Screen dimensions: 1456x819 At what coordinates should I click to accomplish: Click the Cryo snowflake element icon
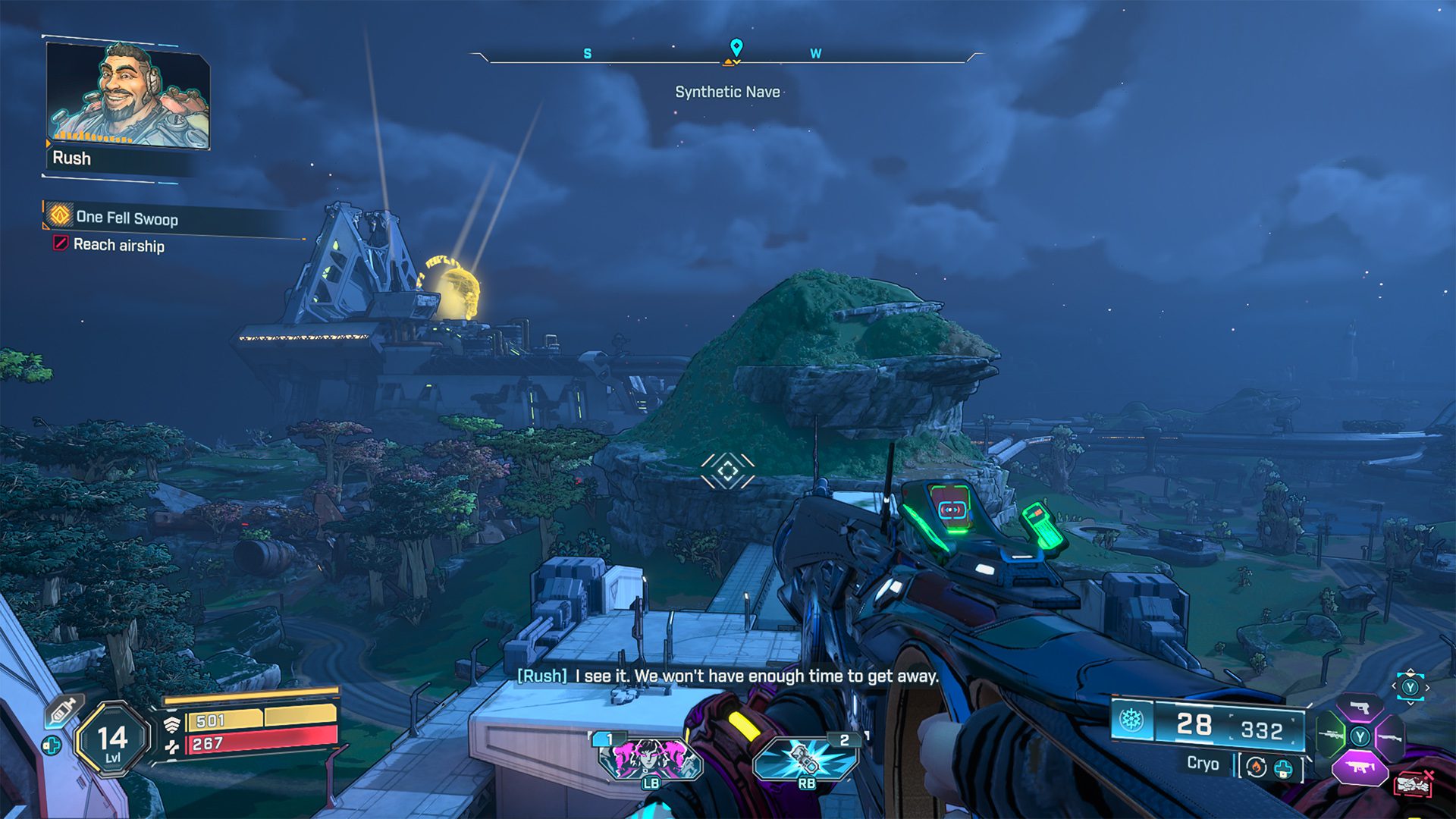pos(1131,720)
